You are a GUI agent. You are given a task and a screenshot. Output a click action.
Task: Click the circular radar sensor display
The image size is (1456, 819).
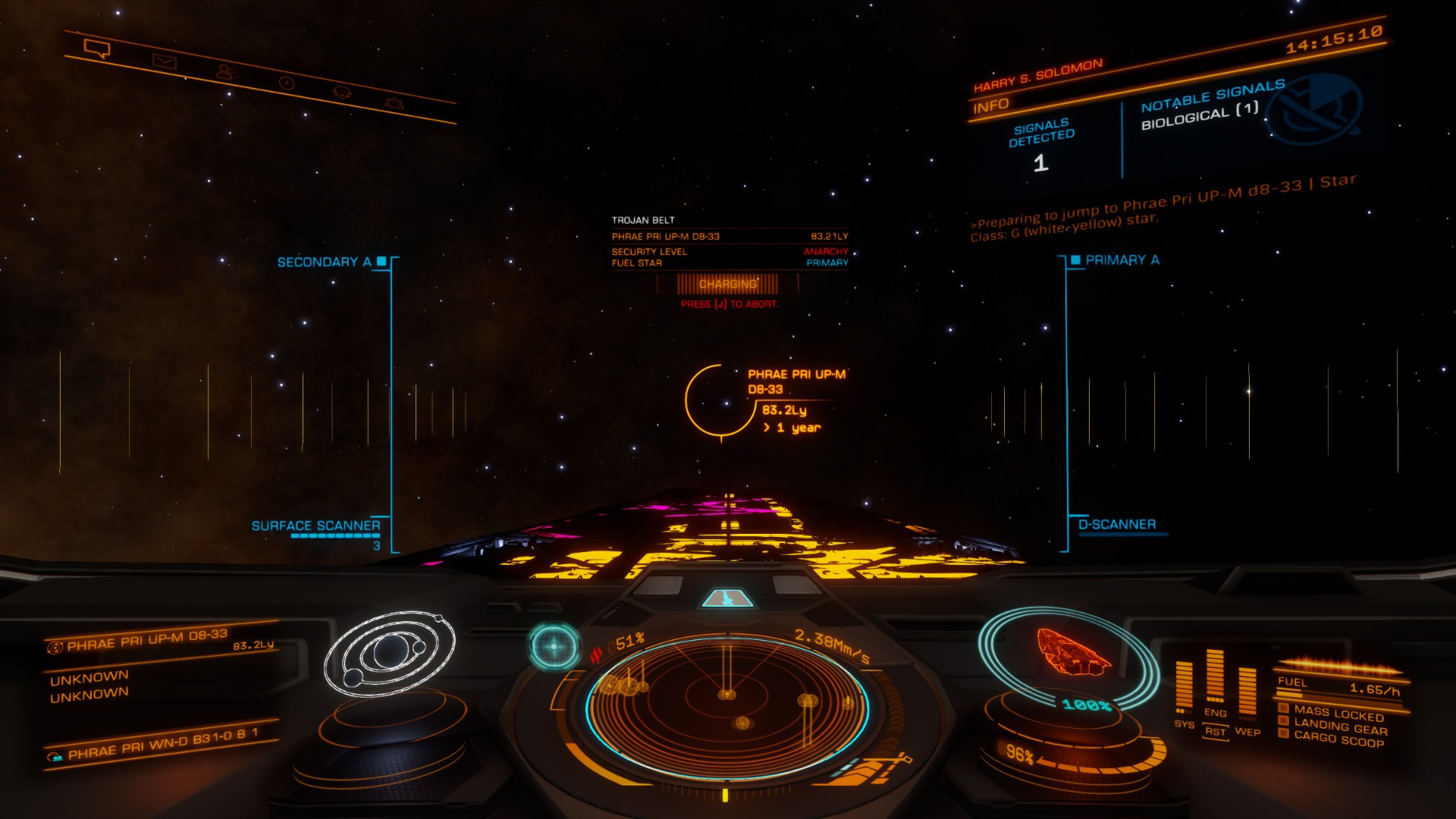click(x=726, y=708)
